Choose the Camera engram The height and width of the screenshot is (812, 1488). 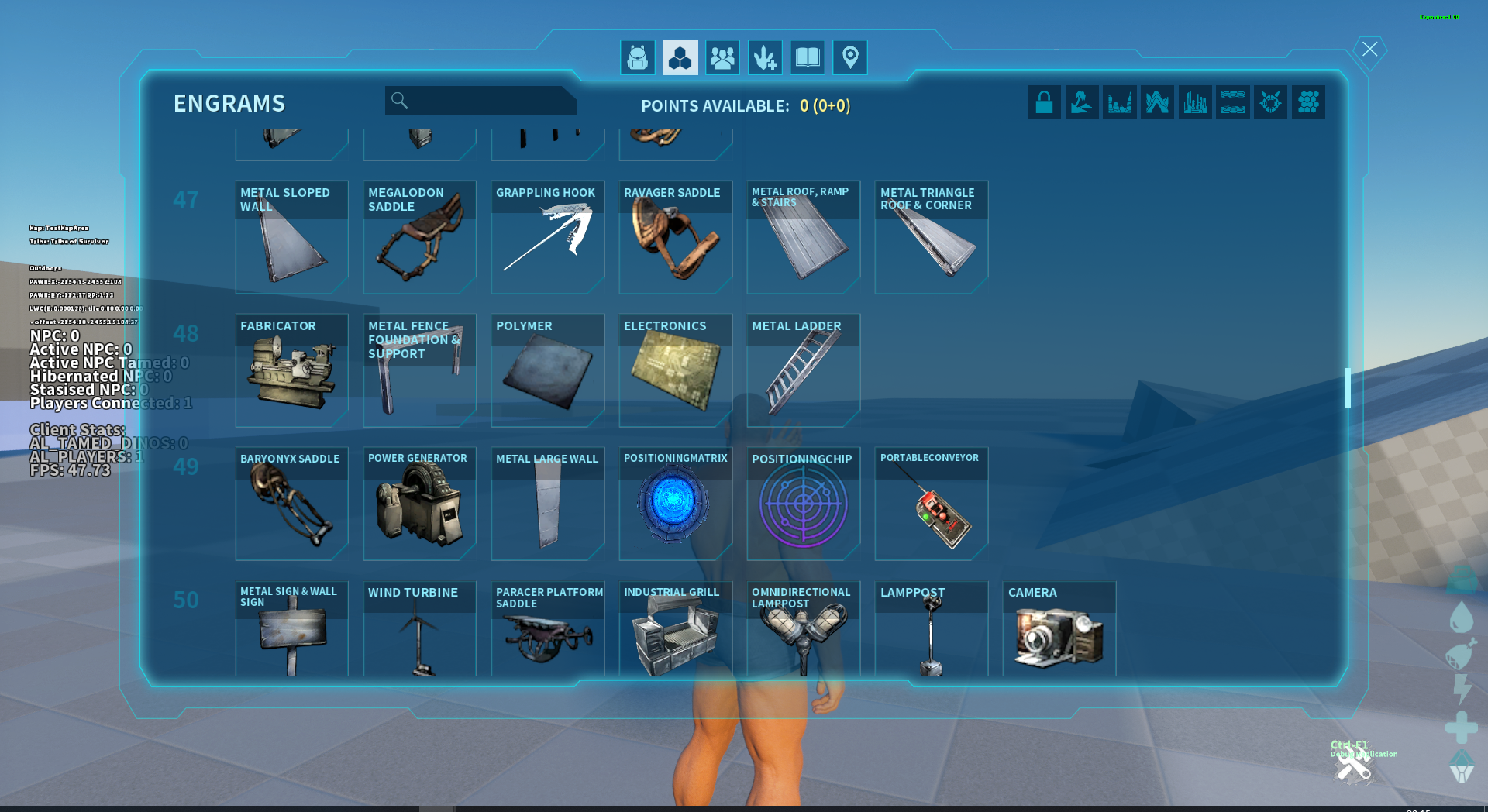(x=1059, y=629)
